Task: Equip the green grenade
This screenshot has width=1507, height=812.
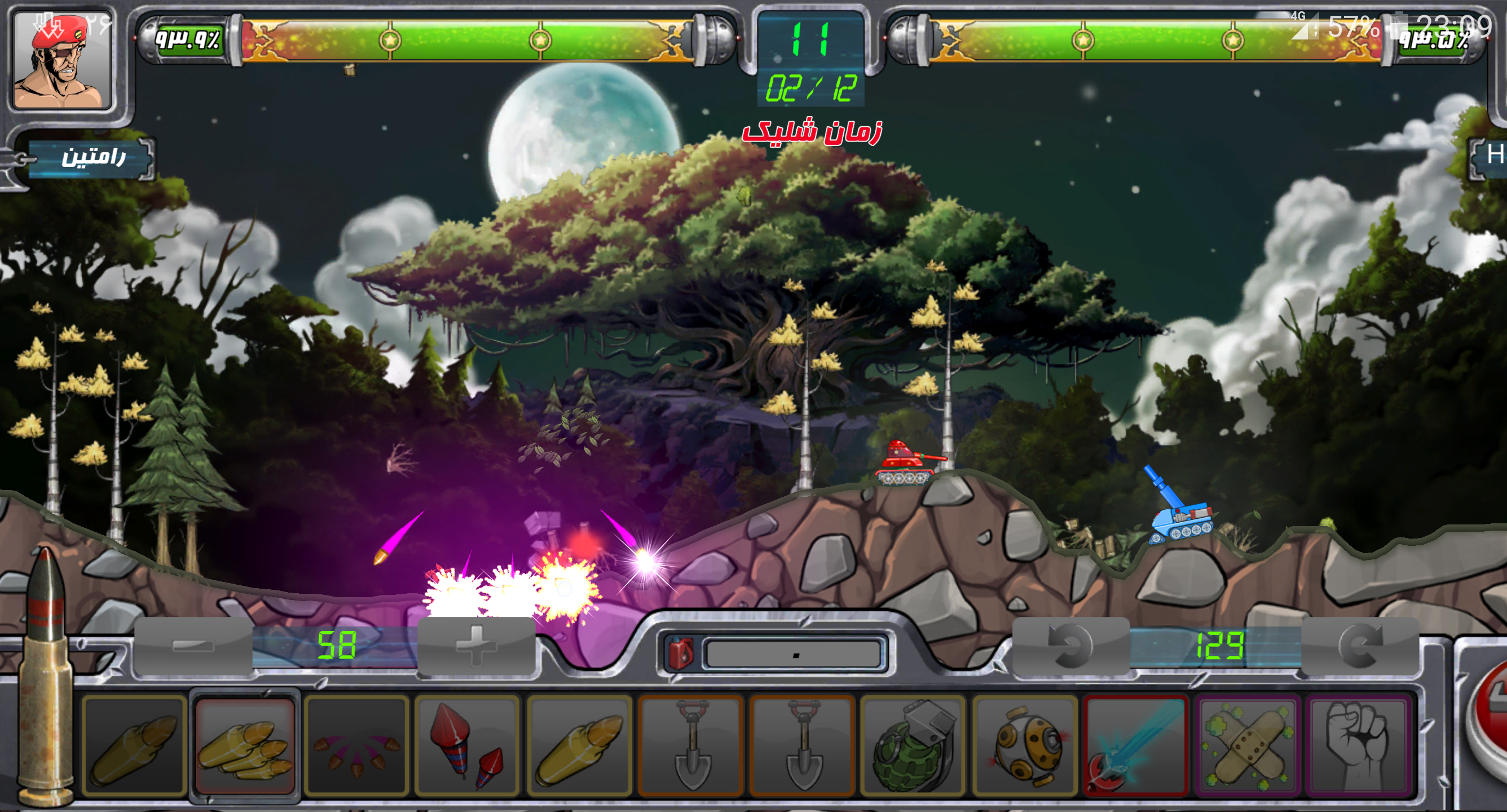Action: (913, 745)
